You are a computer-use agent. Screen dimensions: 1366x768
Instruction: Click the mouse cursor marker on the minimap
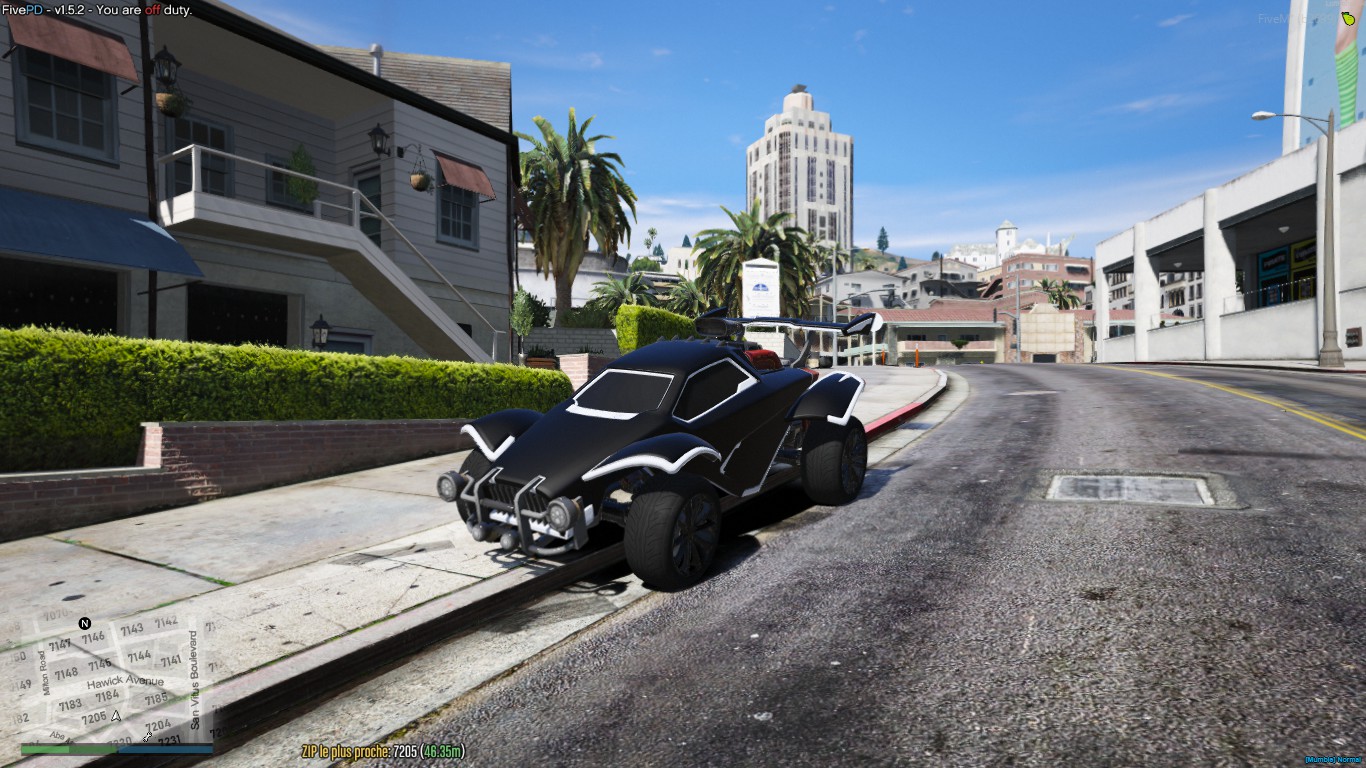point(148,736)
